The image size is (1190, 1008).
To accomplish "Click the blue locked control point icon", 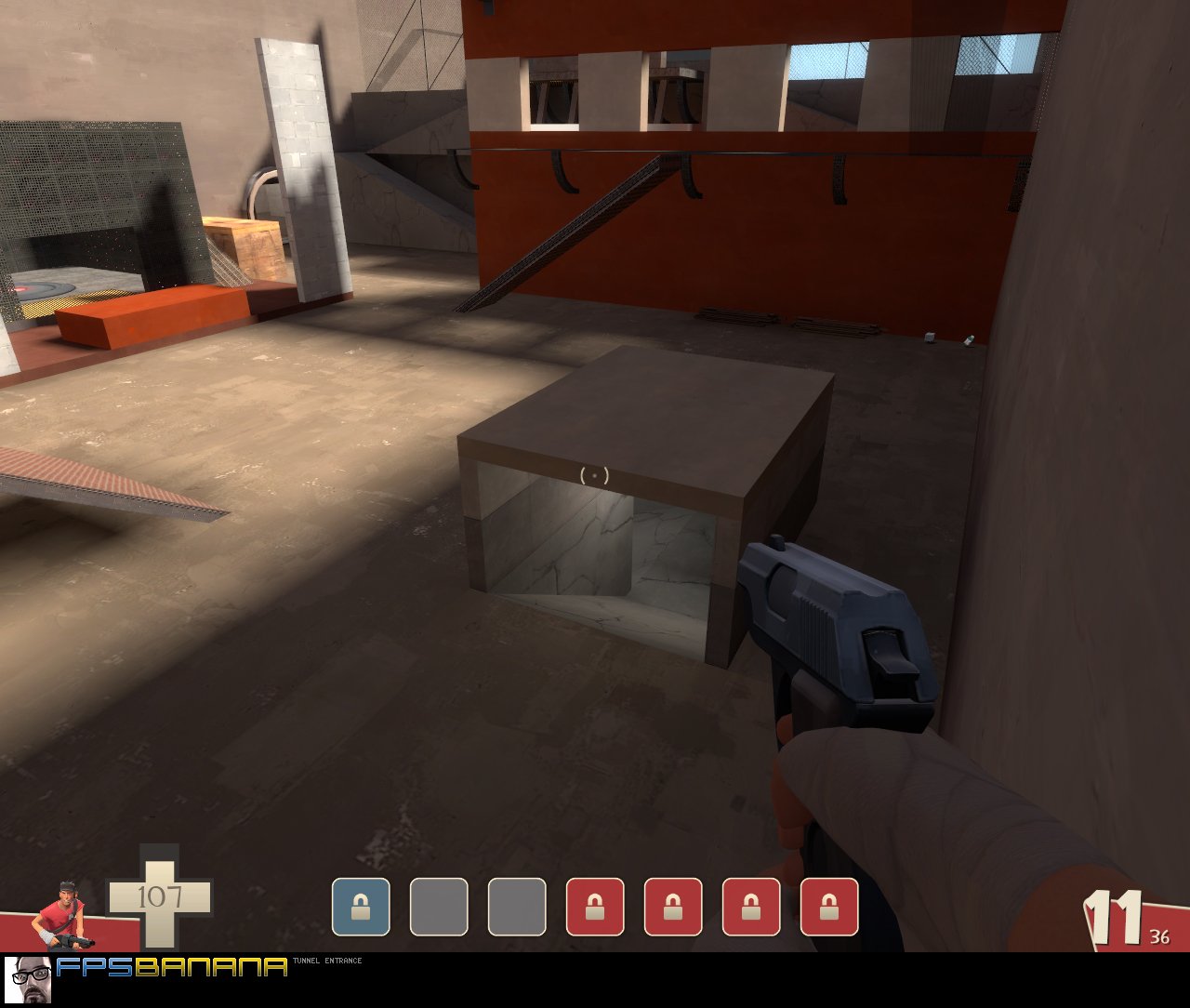I will click(x=361, y=907).
